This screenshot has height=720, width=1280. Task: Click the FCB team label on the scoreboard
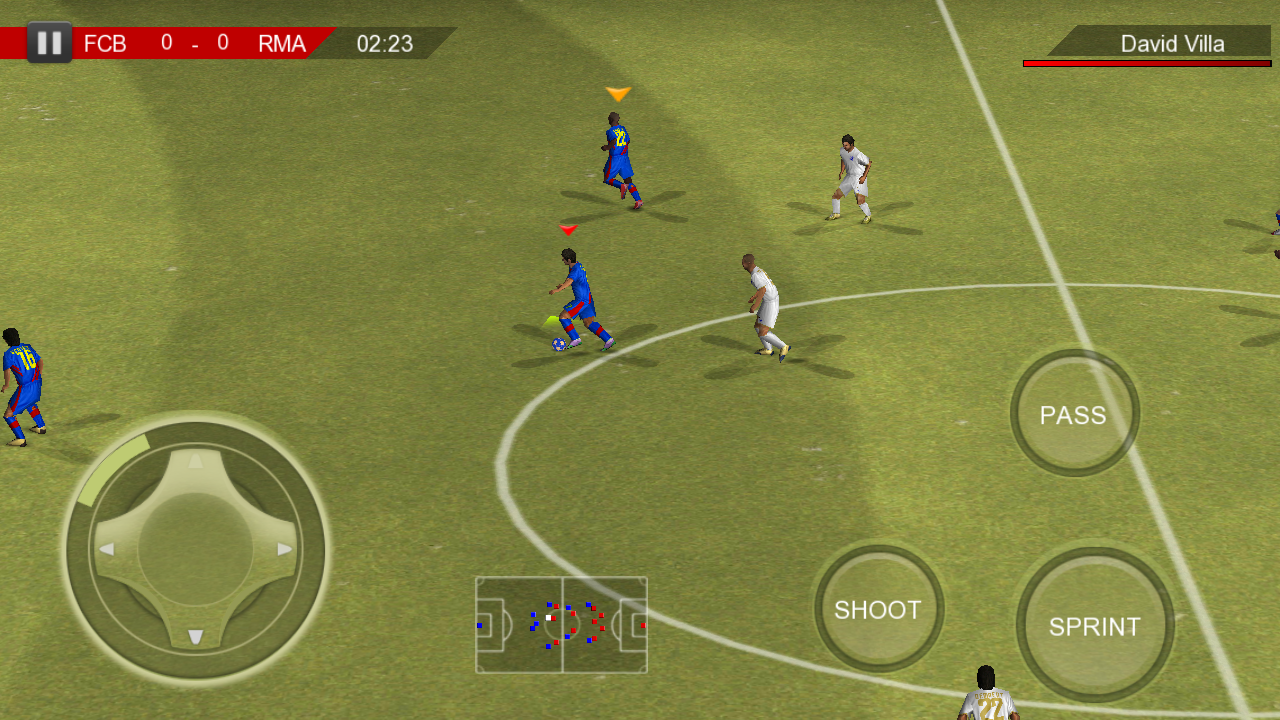(107, 44)
